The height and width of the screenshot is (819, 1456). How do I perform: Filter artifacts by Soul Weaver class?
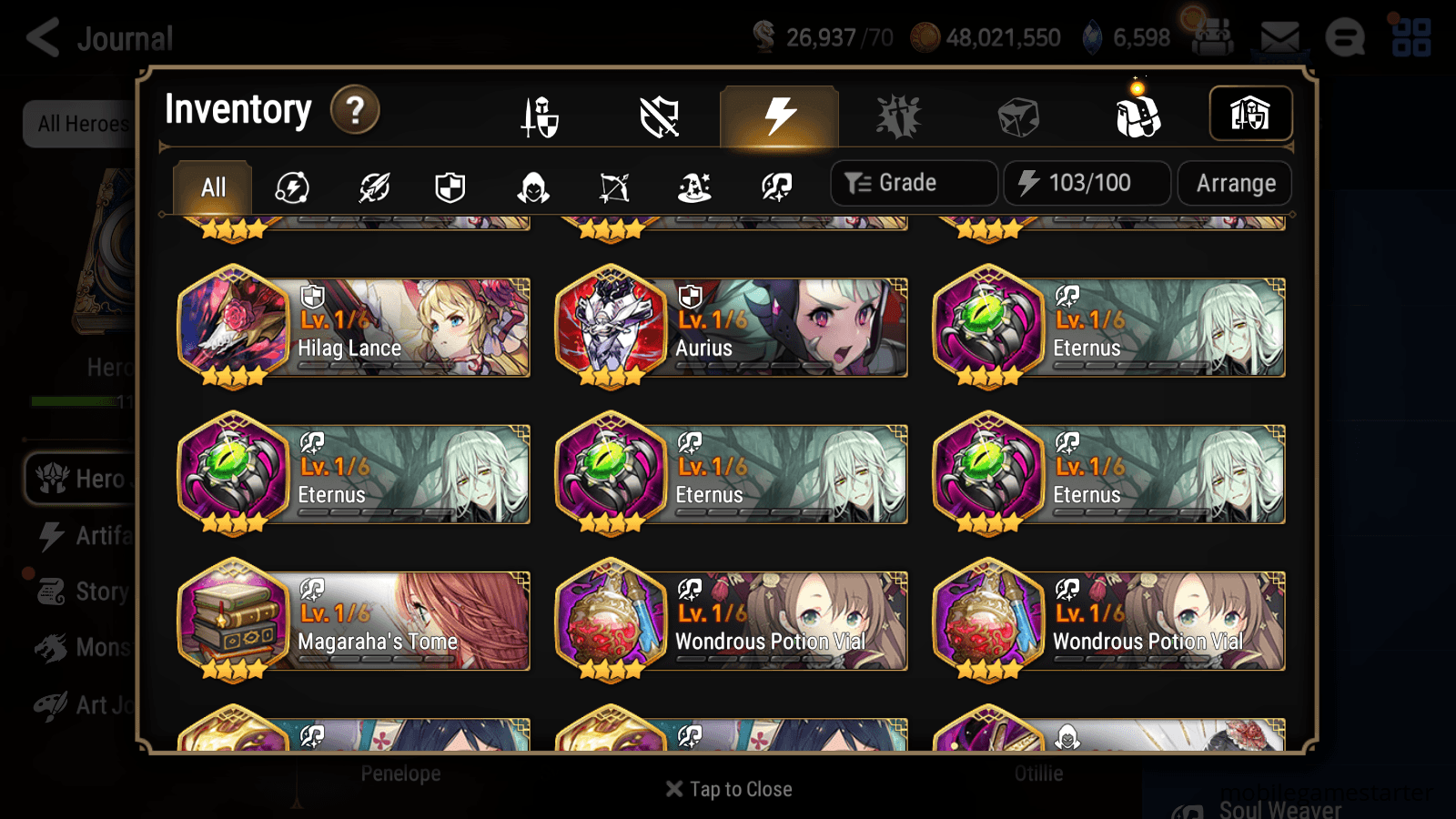coord(773,187)
